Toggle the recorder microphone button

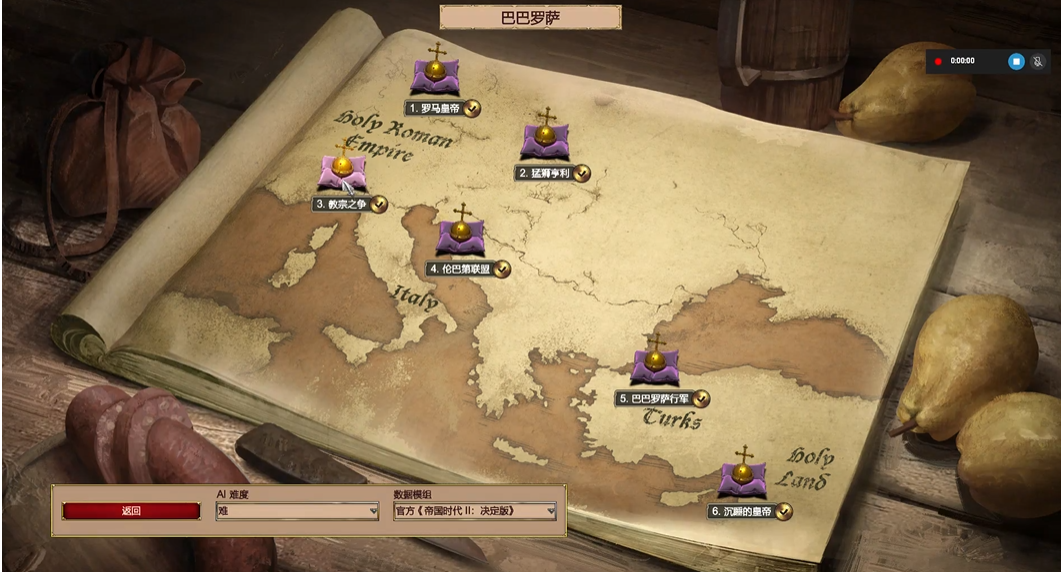tap(1039, 61)
